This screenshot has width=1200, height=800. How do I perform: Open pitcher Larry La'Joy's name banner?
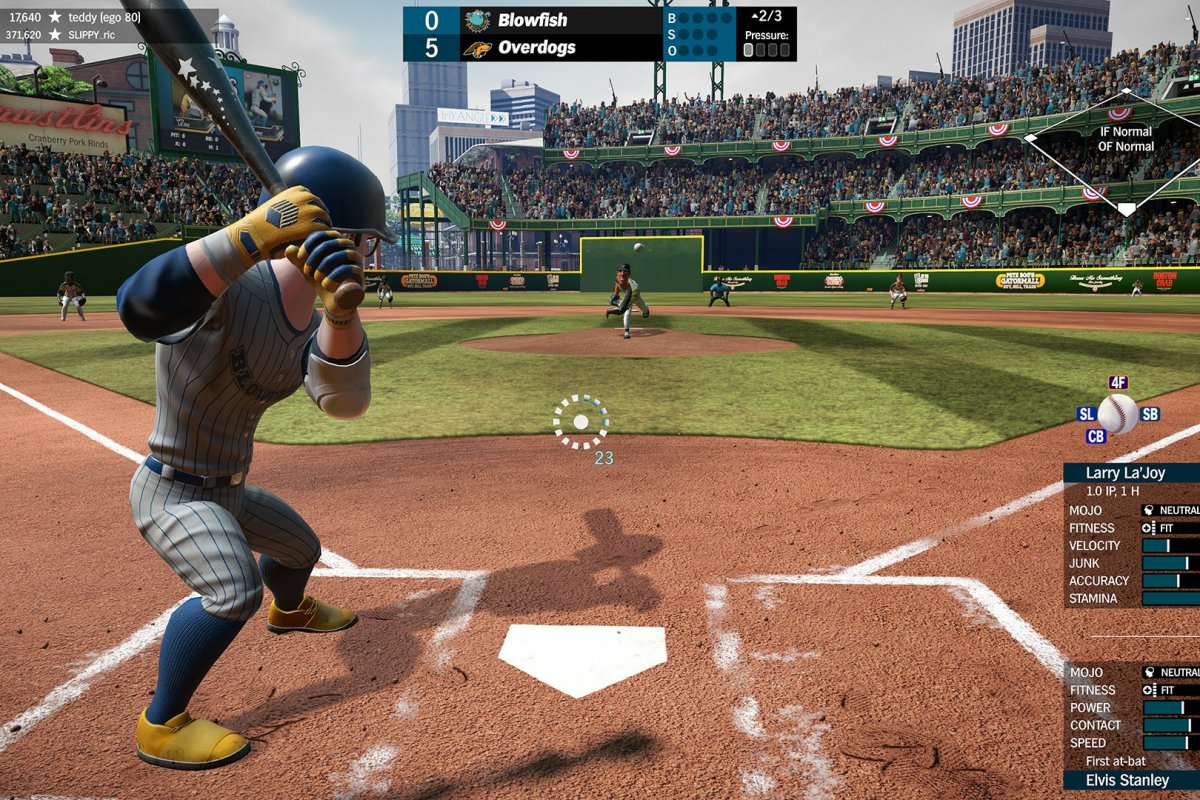point(1131,473)
